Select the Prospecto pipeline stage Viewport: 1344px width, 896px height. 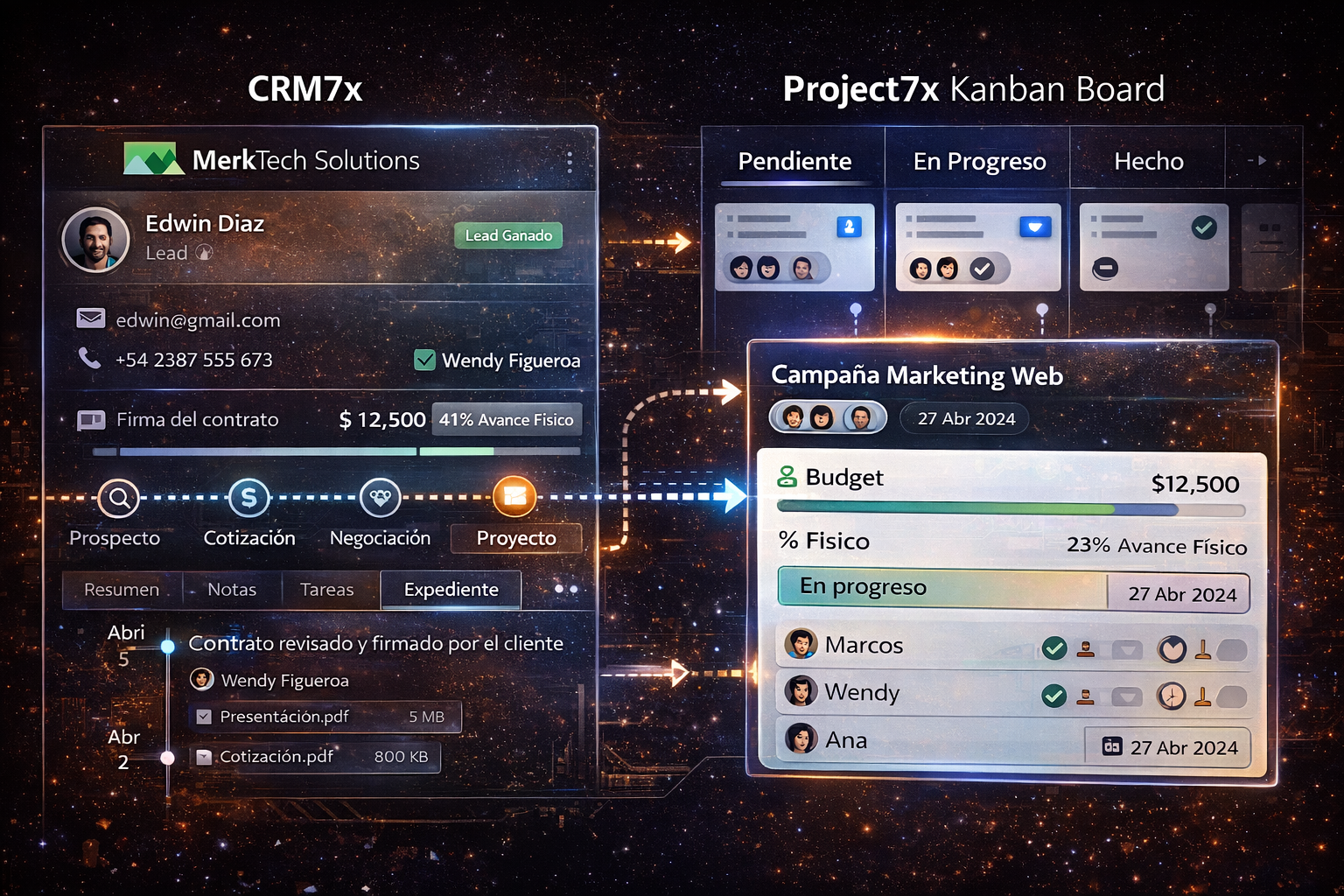[118, 499]
